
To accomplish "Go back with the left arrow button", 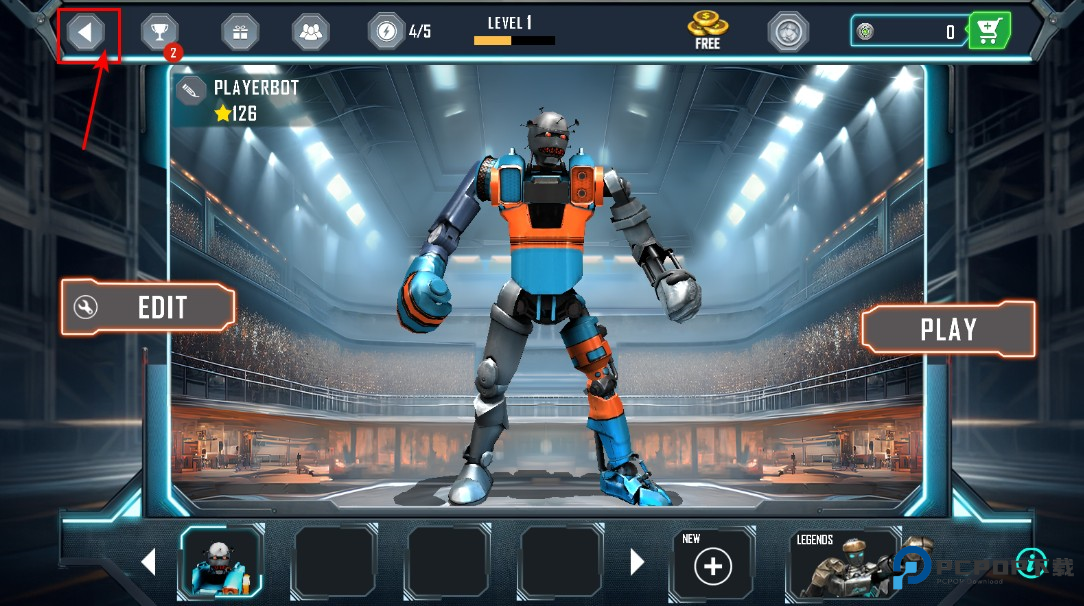I will pyautogui.click(x=86, y=32).
